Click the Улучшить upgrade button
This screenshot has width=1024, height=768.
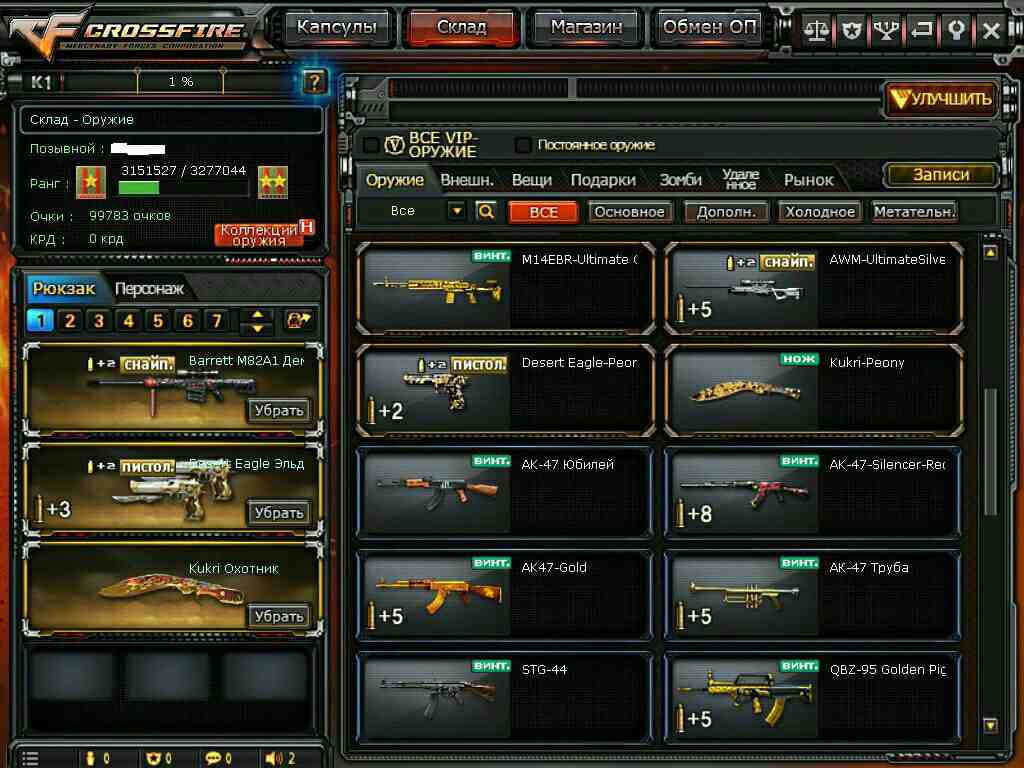[x=941, y=98]
